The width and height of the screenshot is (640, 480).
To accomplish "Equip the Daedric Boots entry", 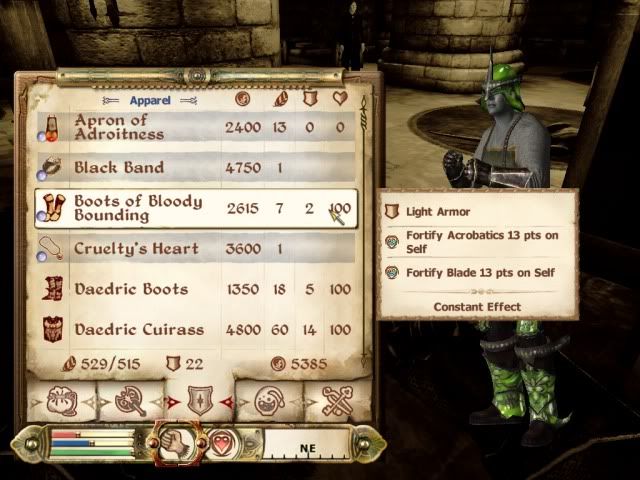I will coord(190,289).
